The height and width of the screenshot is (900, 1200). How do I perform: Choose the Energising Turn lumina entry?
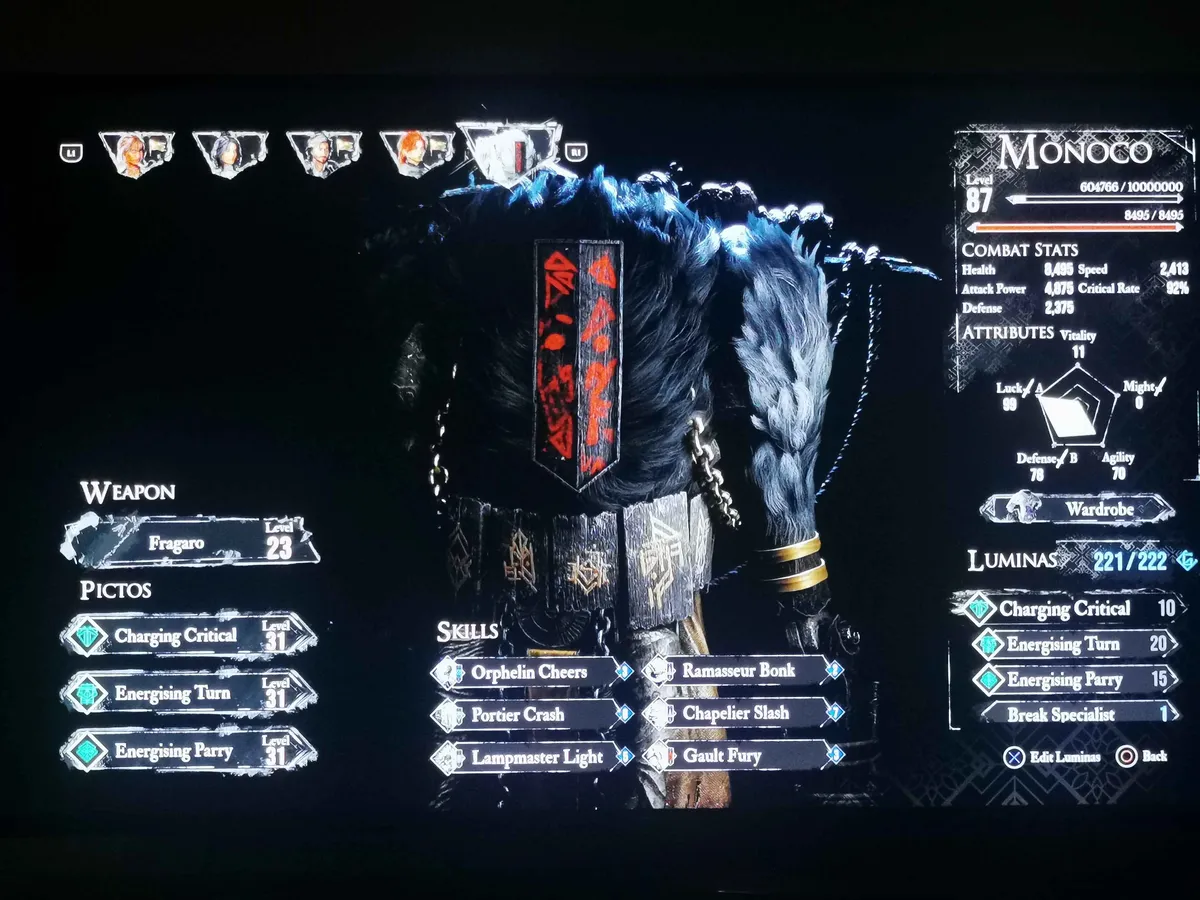1072,644
